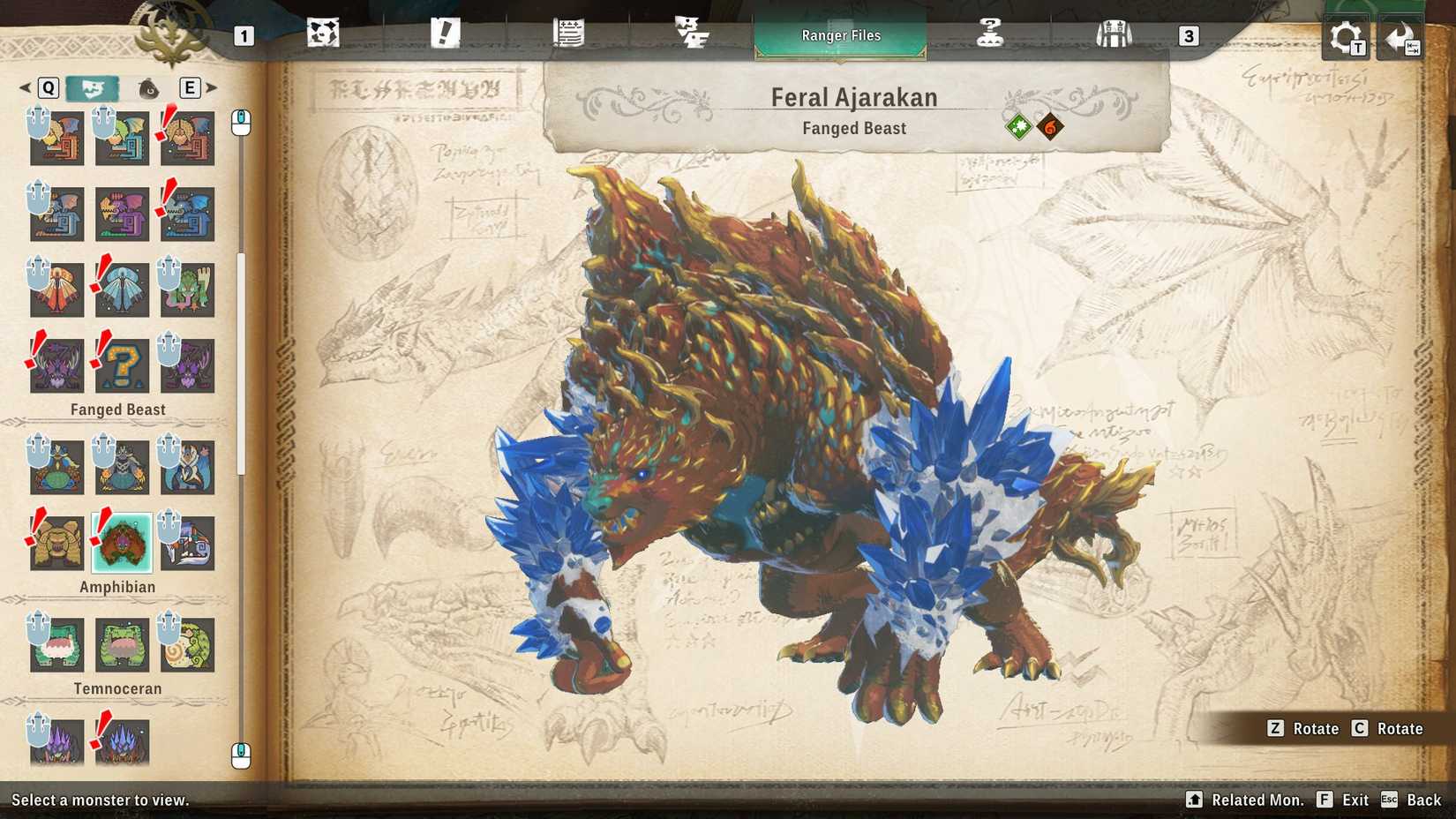Click the right E arrow to switch pages

tap(213, 88)
